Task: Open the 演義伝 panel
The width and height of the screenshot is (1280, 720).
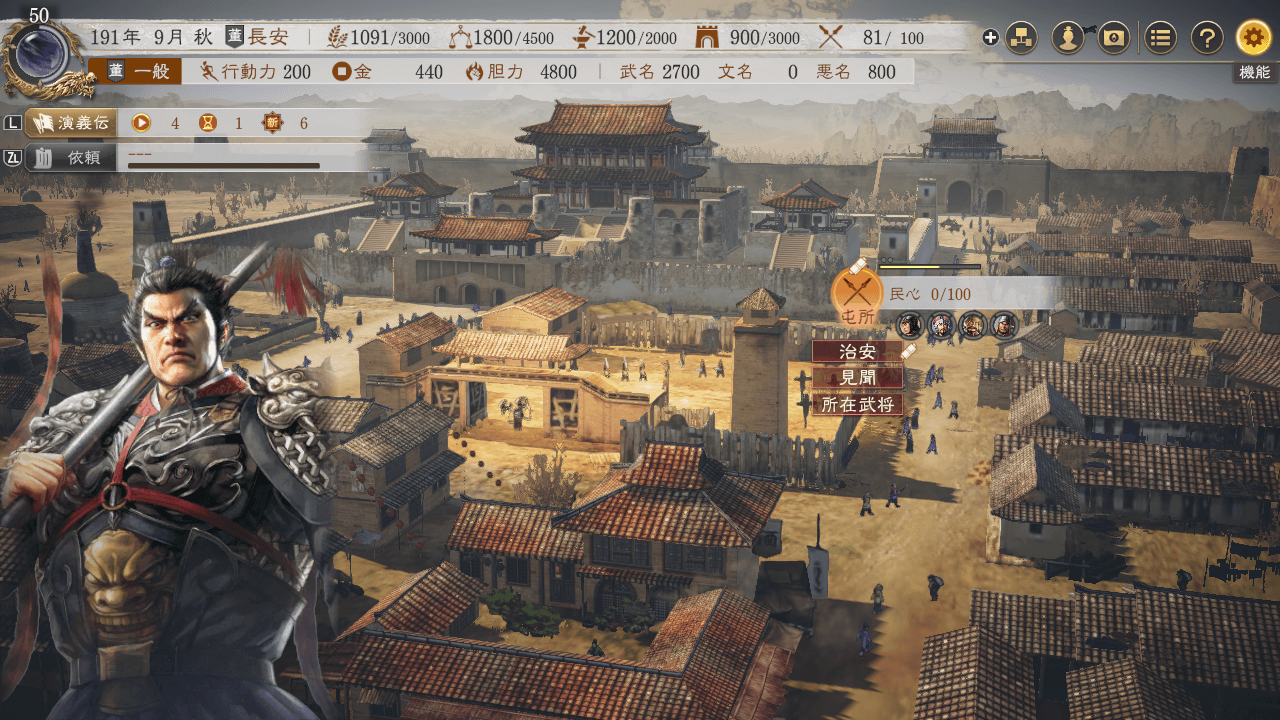Action: 70,123
